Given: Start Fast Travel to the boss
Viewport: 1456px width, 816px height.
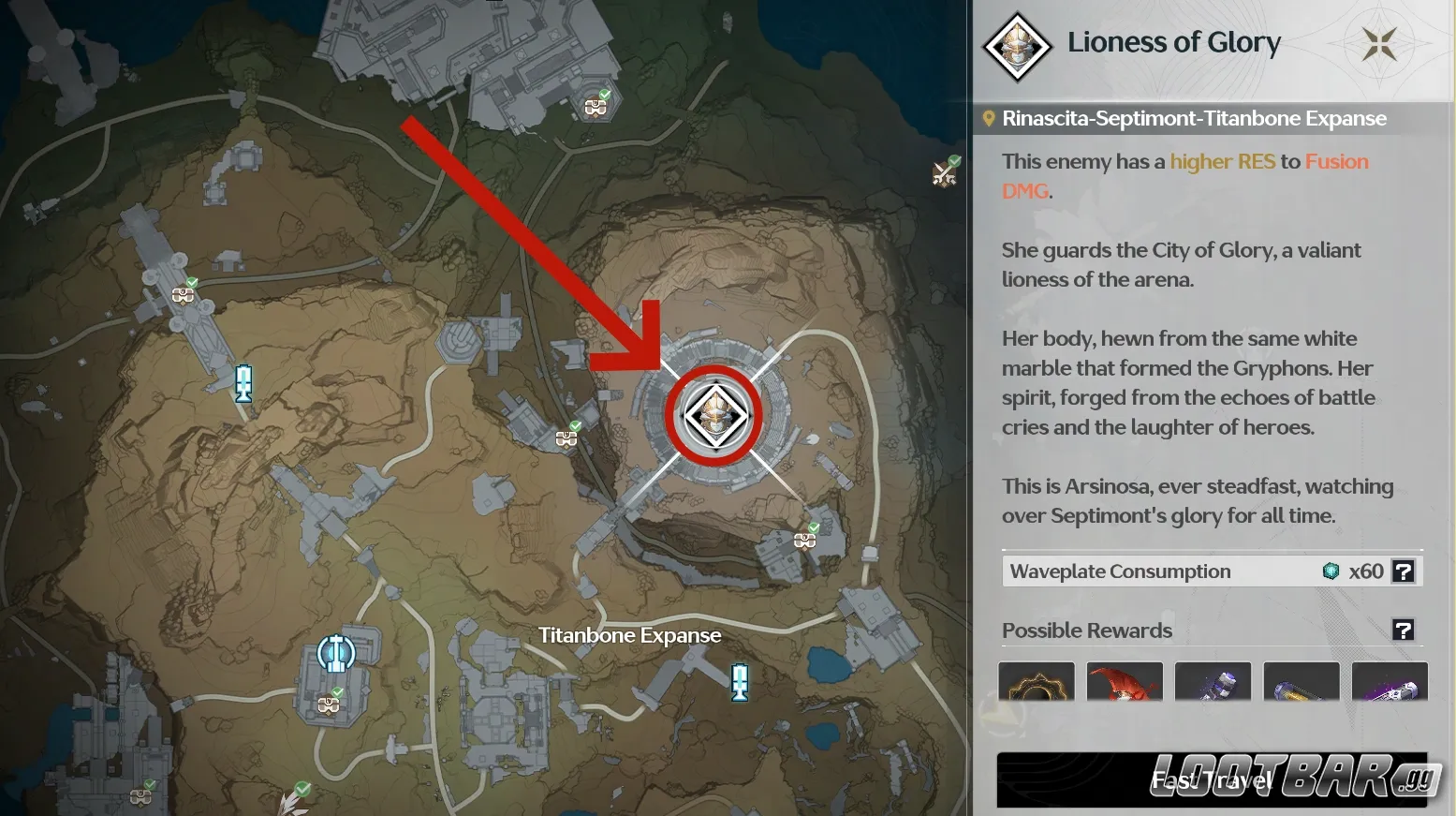Looking at the screenshot, I should click(1212, 779).
